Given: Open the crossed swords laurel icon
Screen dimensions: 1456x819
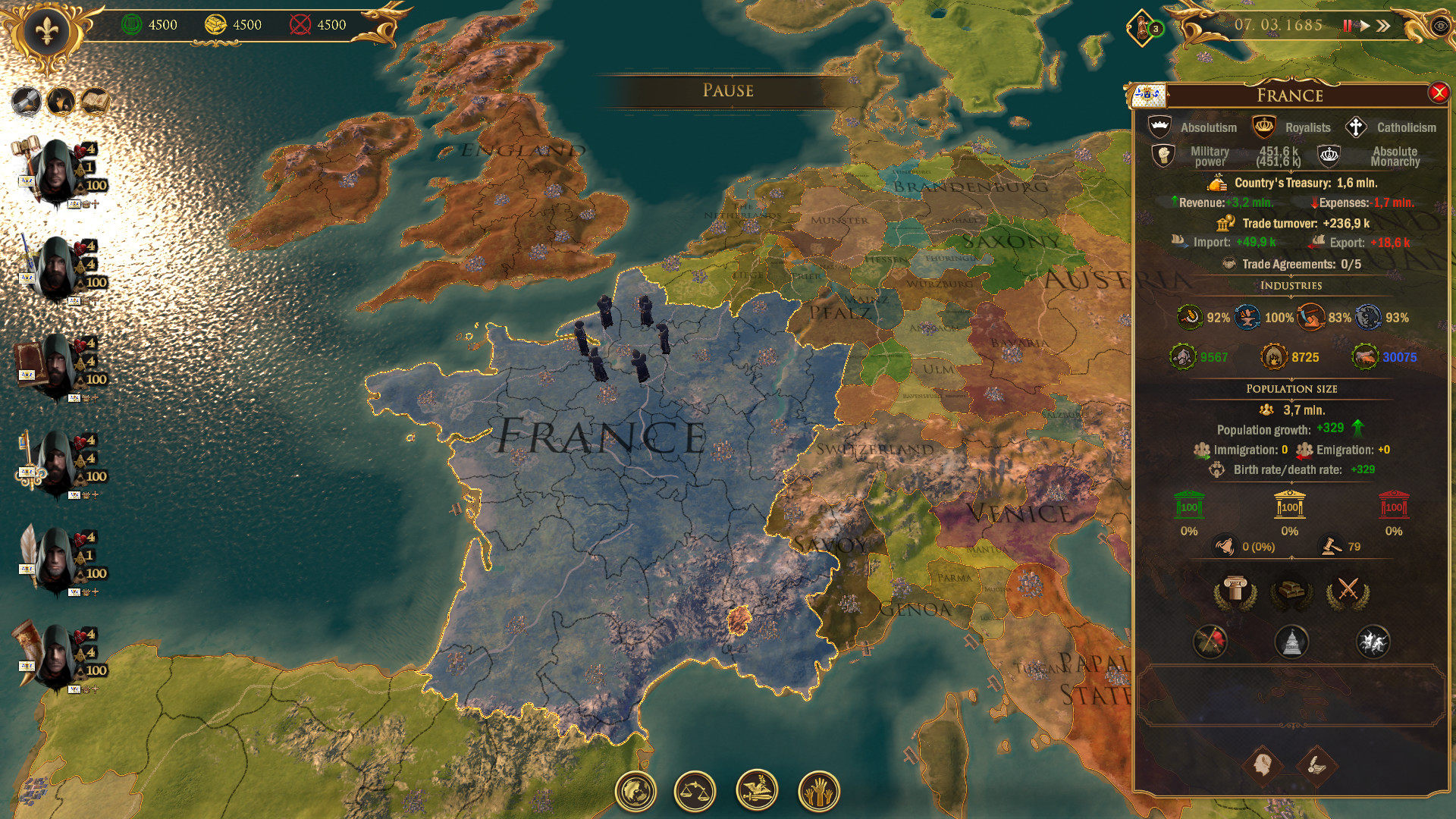Looking at the screenshot, I should 1347,591.
